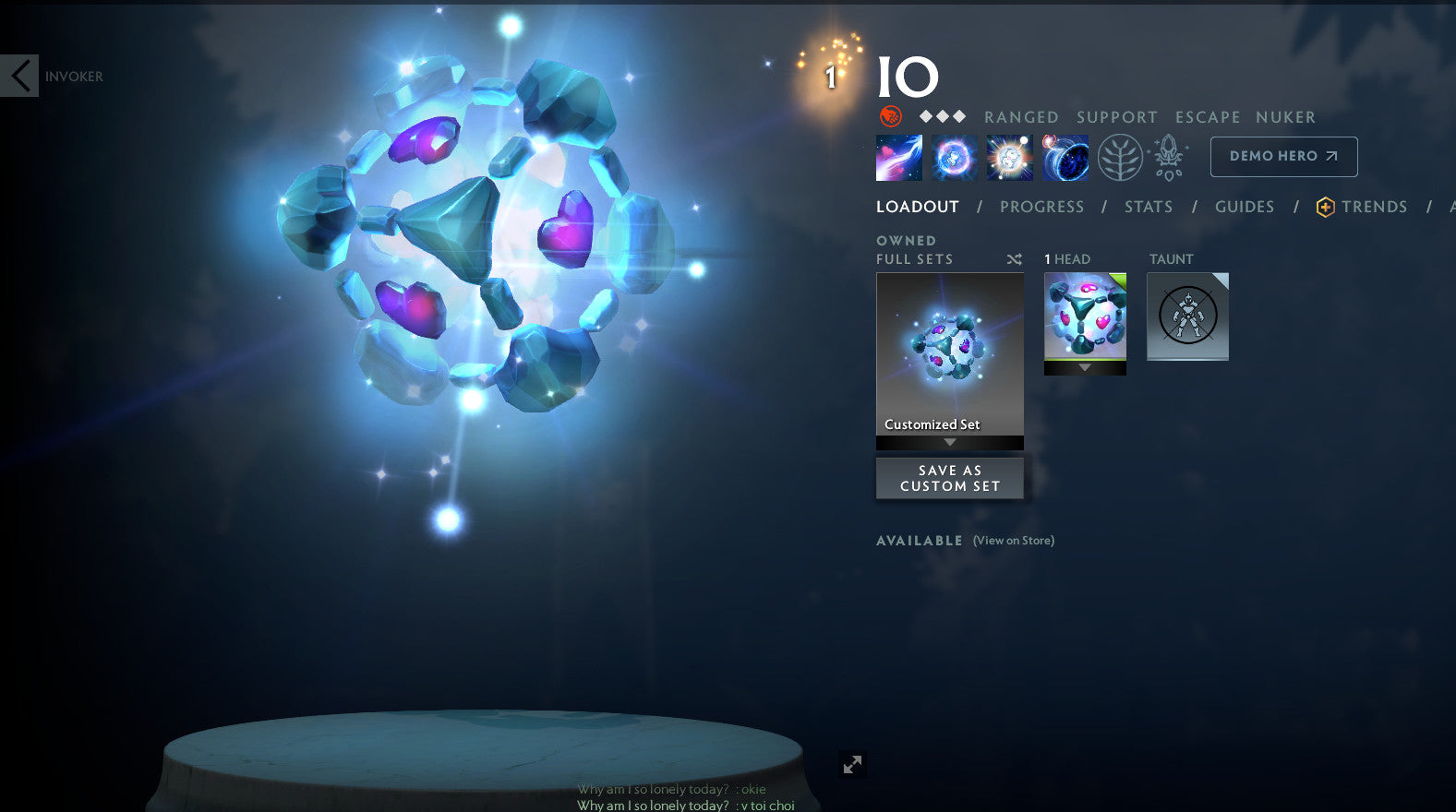This screenshot has width=1456, height=812.
Task: Select the Tether ability icon
Action: [898, 156]
